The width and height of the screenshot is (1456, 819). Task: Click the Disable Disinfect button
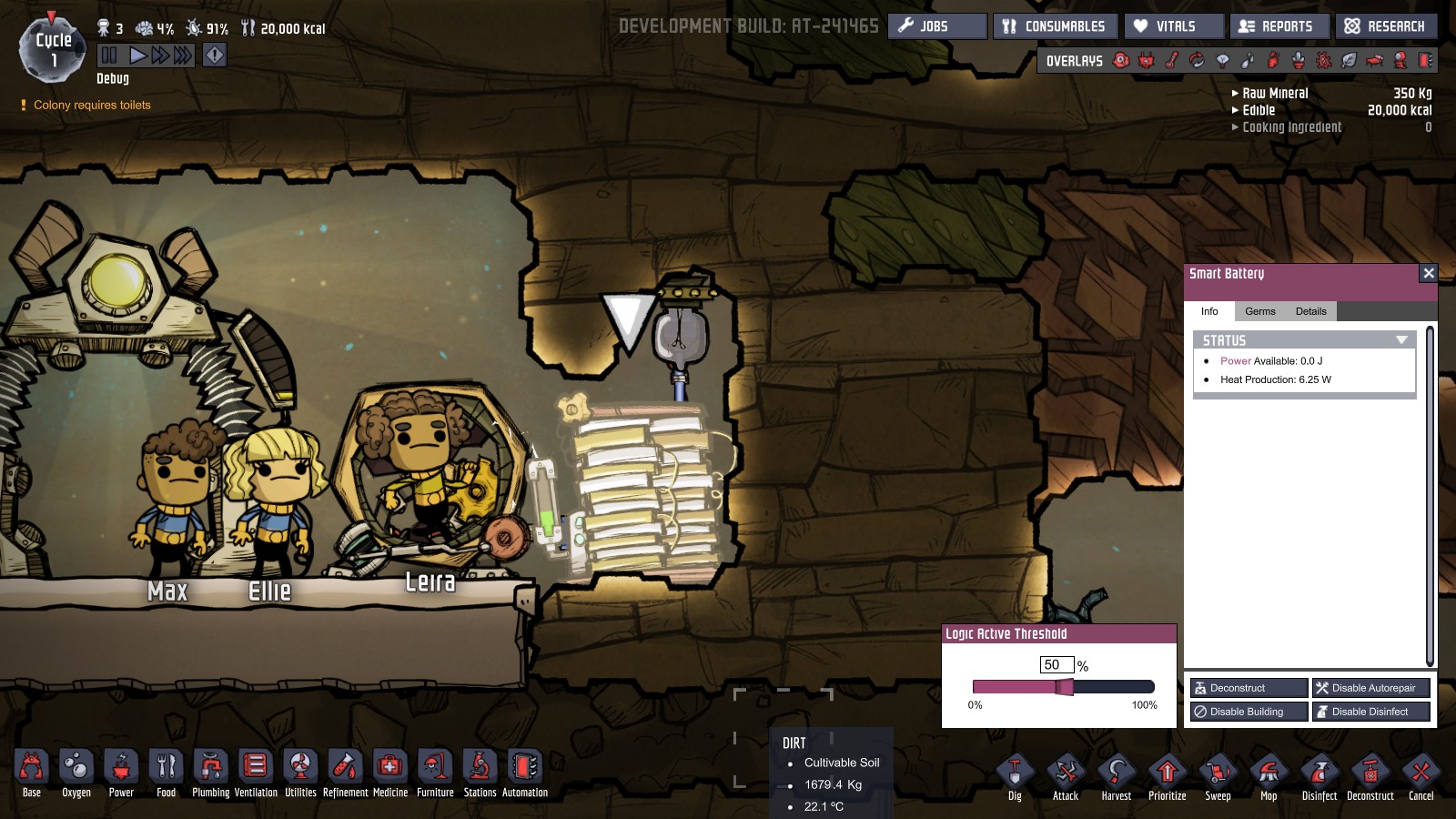pyautogui.click(x=1371, y=712)
